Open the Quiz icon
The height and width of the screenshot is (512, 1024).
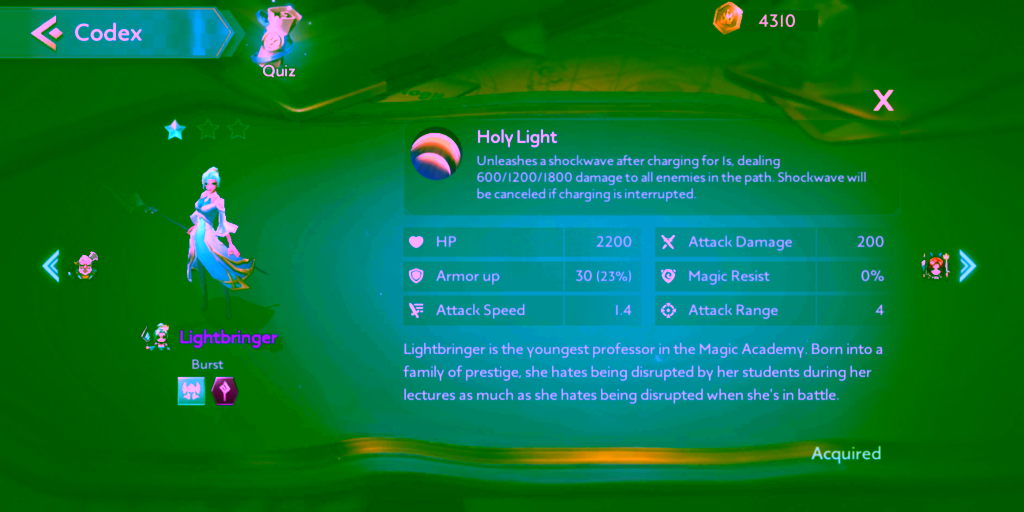point(278,40)
